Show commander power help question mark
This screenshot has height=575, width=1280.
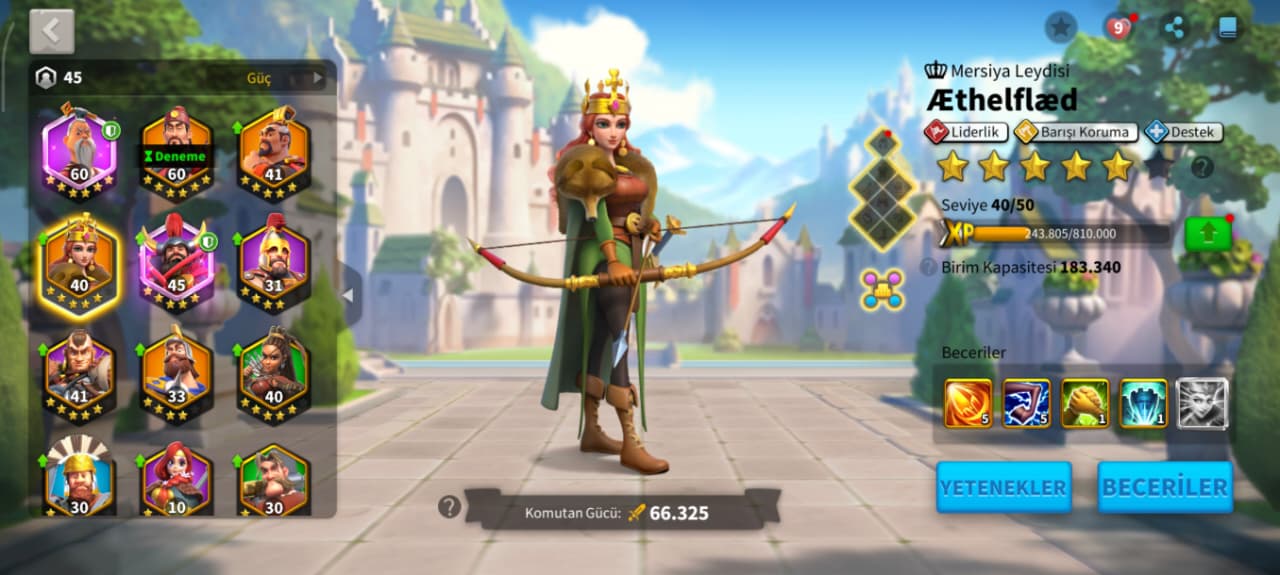pyautogui.click(x=450, y=507)
